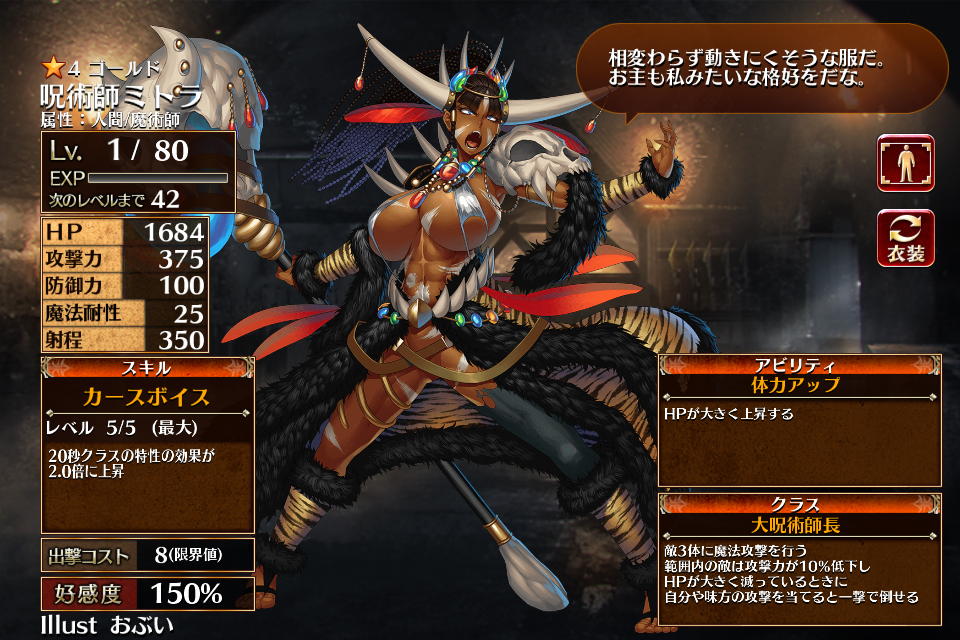Click the character silhouette view button

pos(905,163)
